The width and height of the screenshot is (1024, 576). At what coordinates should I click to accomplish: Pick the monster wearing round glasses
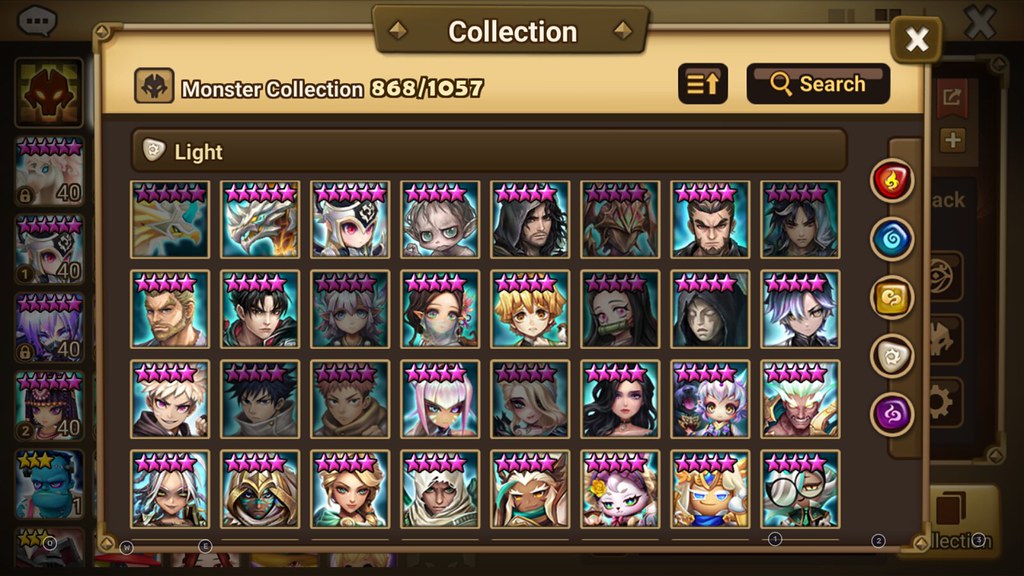tap(800, 488)
